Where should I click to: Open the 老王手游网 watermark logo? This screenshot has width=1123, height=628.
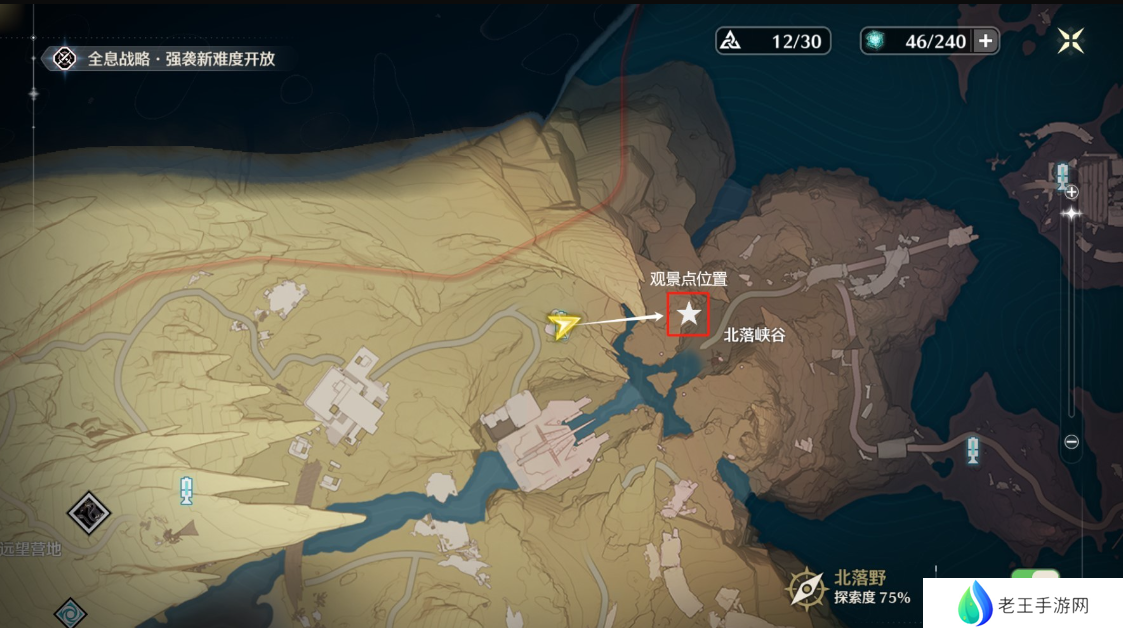click(1020, 605)
